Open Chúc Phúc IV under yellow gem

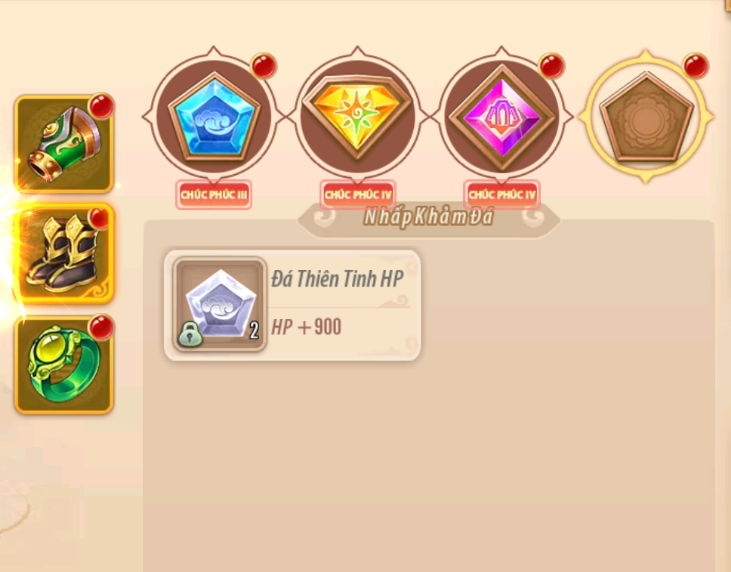pos(357,193)
